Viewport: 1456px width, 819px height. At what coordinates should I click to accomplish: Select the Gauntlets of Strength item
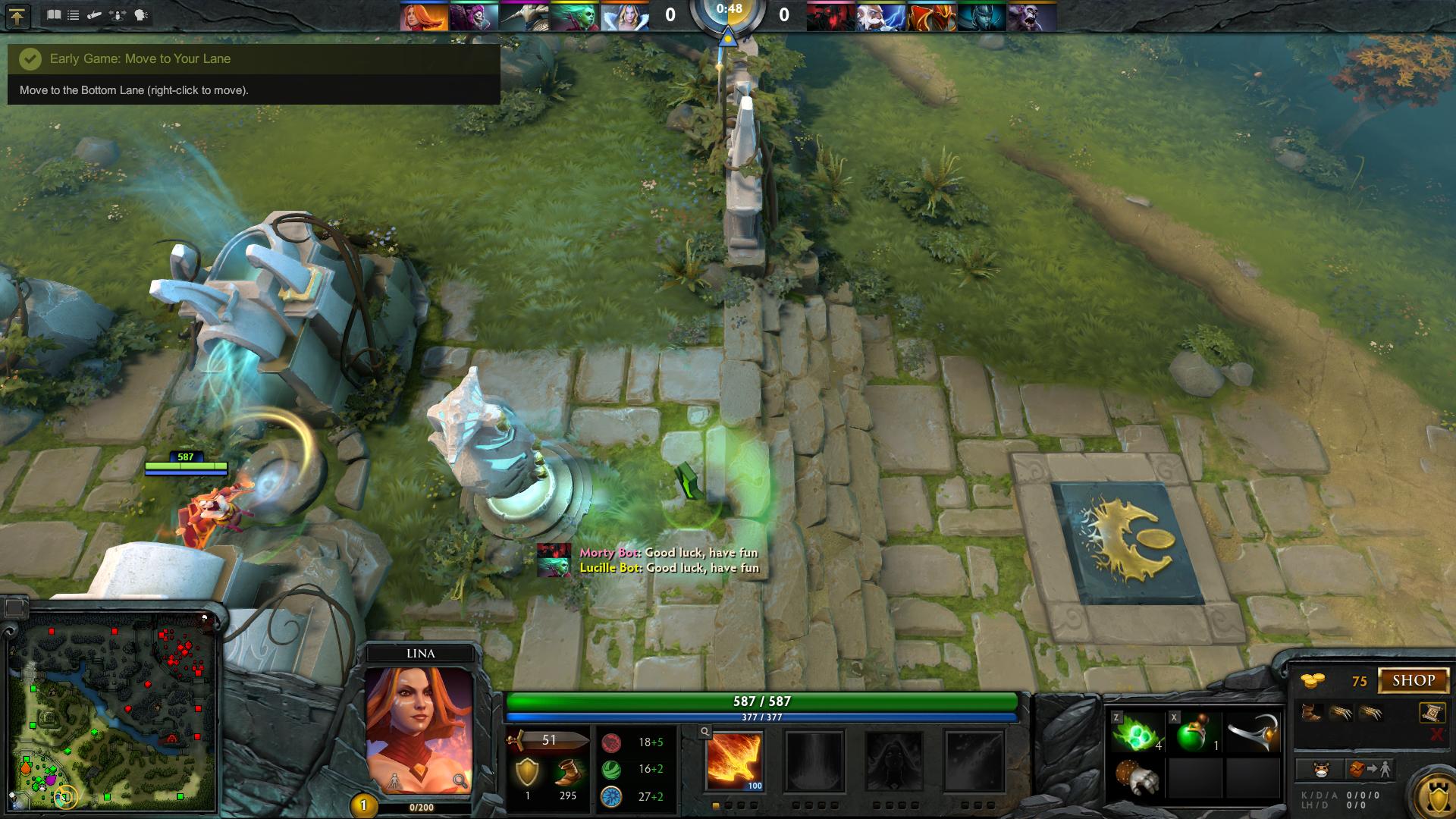point(1137,778)
